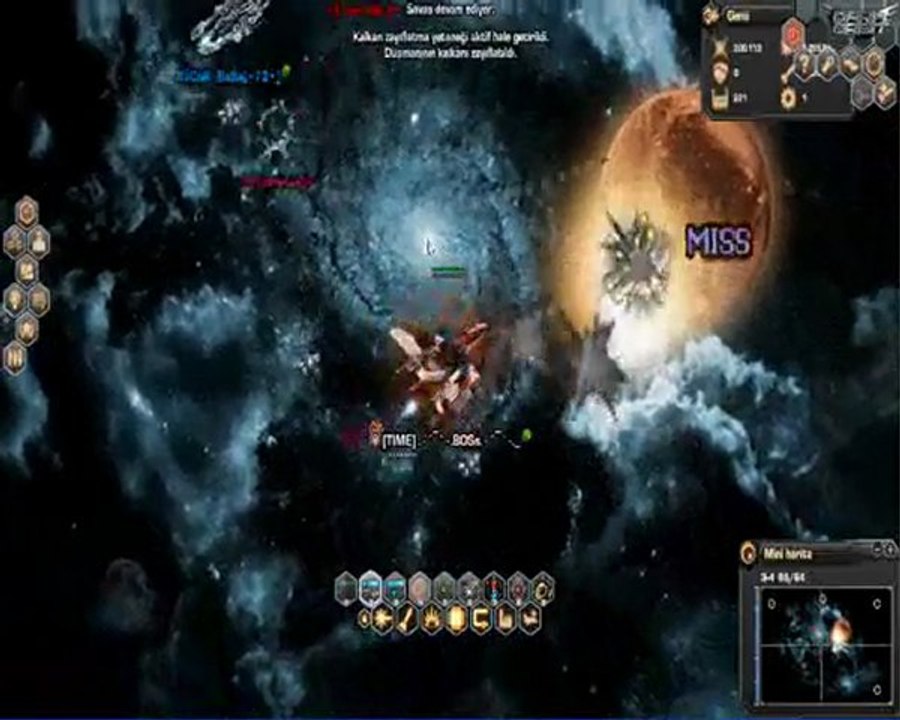Activate the golden ring hotbar slot
Screen dimensions: 900x720
tap(543, 588)
